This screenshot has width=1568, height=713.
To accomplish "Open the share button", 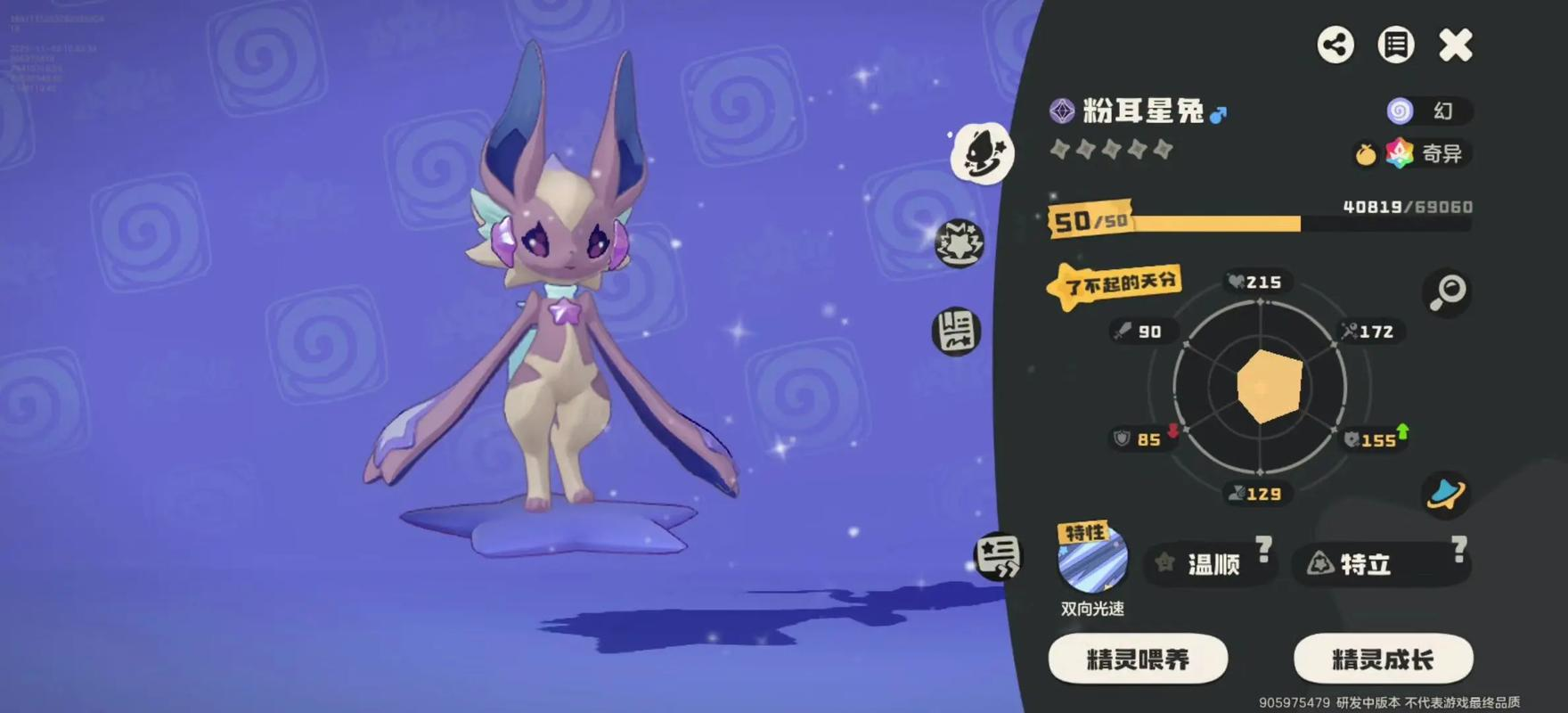I will [1335, 45].
